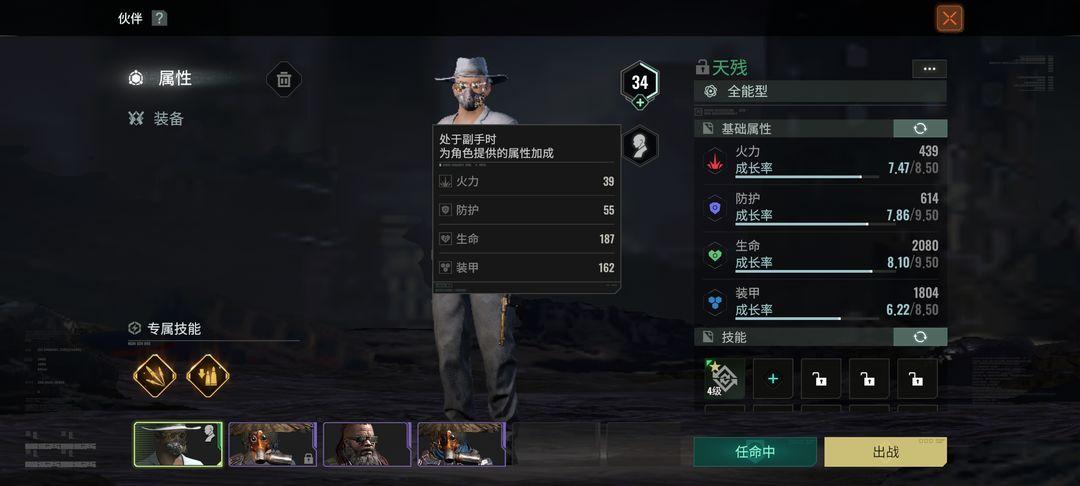This screenshot has width=1080, height=486.
Task: Add a skill via the plus slot
Action: coord(773,379)
